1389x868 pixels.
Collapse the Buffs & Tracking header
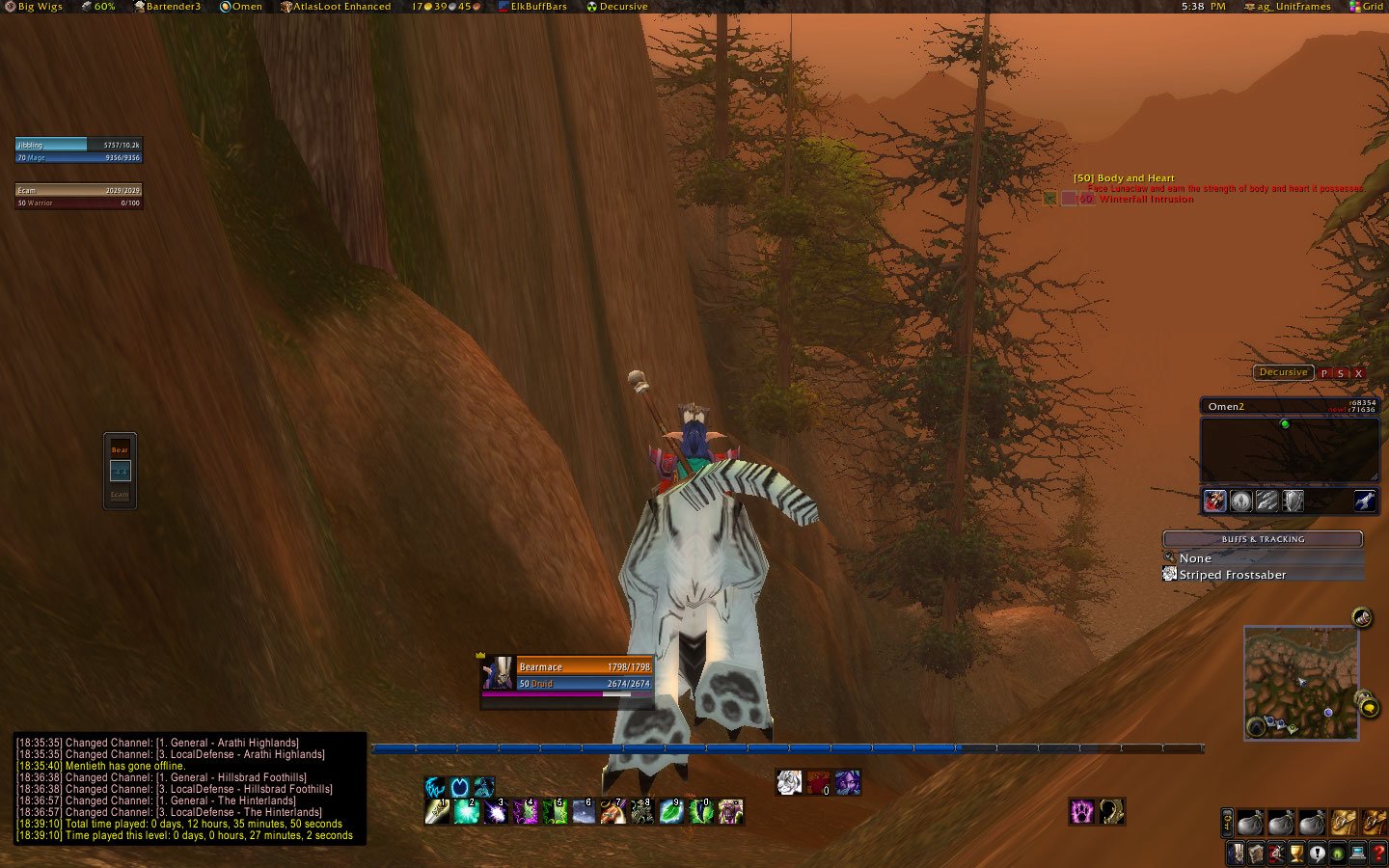tap(1264, 539)
